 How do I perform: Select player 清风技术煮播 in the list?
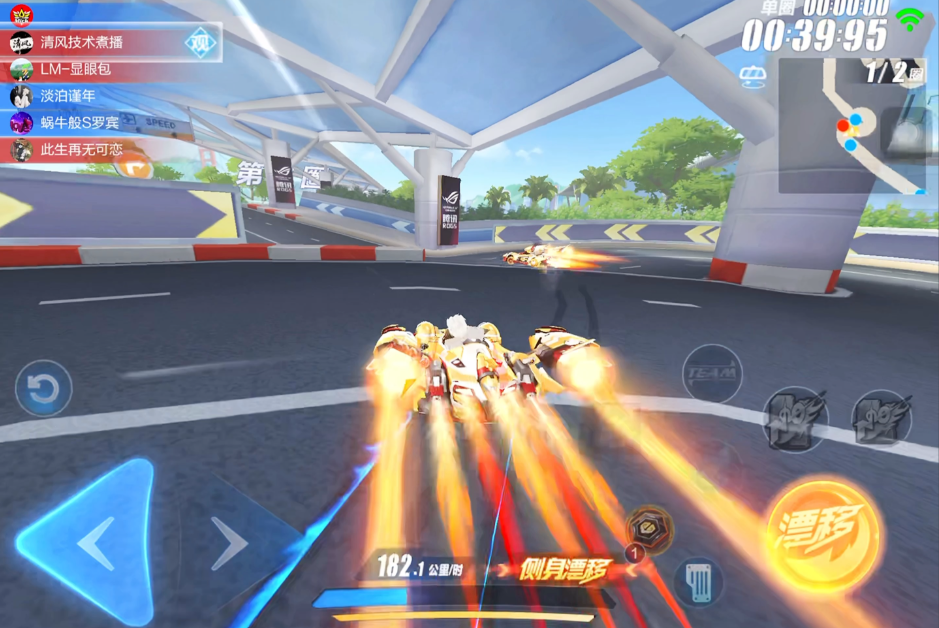pos(82,44)
